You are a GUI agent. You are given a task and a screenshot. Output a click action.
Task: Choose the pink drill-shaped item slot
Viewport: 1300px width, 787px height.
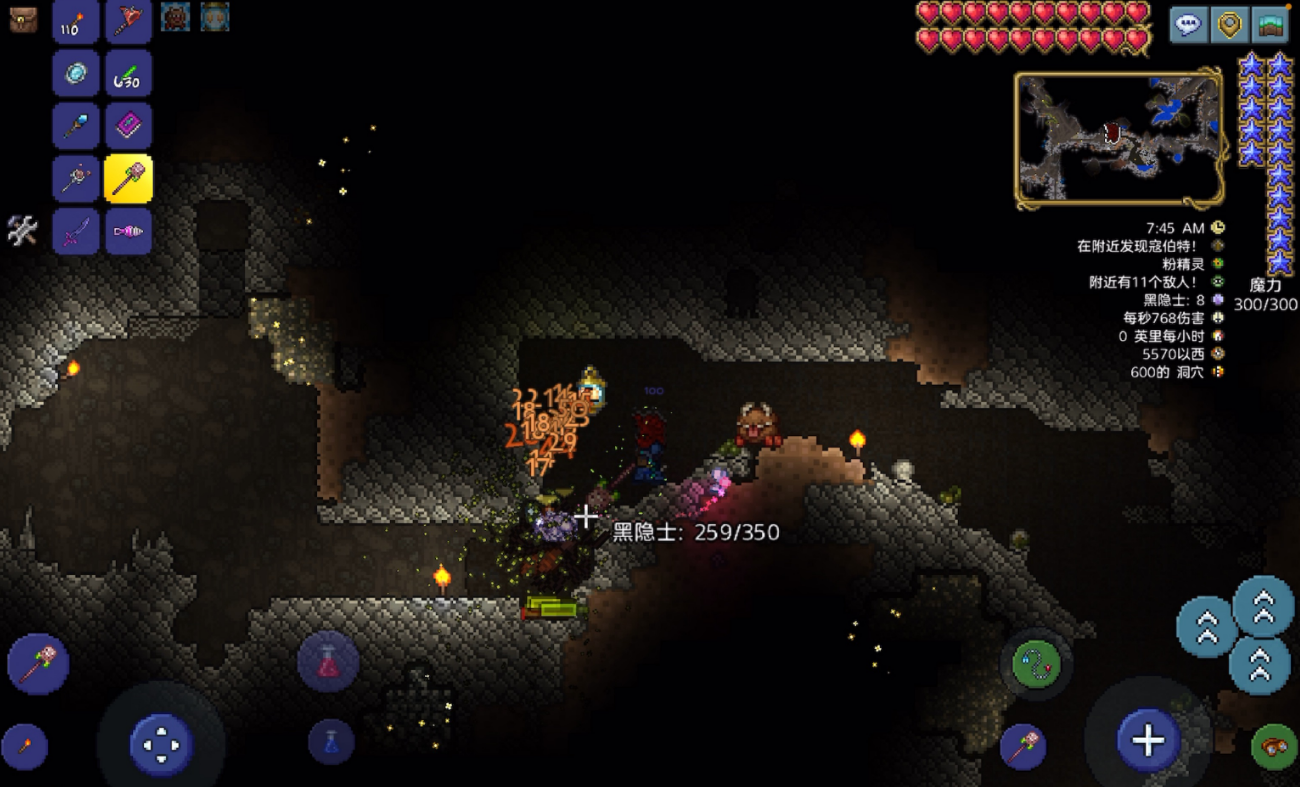pyautogui.click(x=128, y=231)
